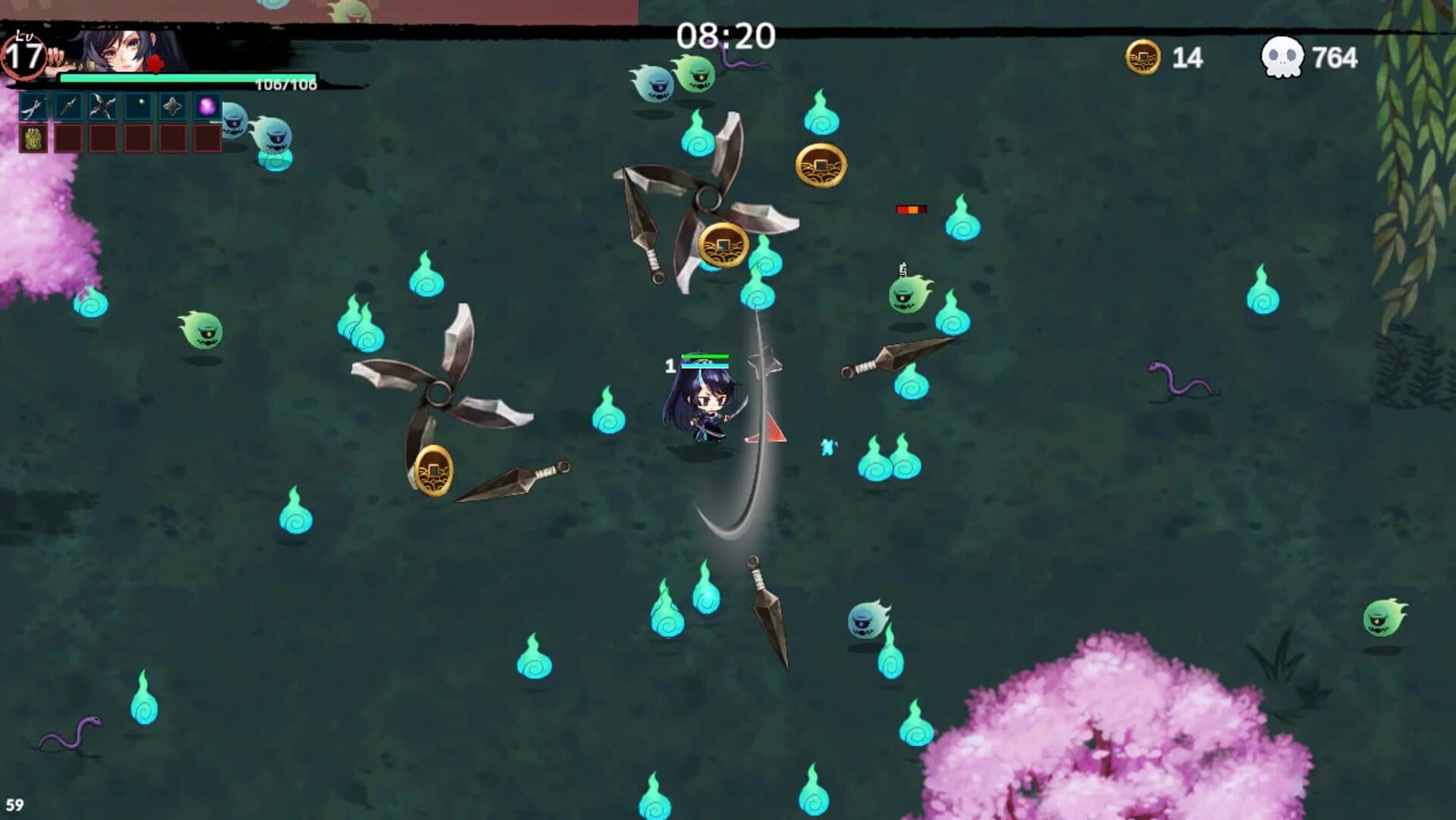Select the purple orb skill icon

(x=207, y=105)
